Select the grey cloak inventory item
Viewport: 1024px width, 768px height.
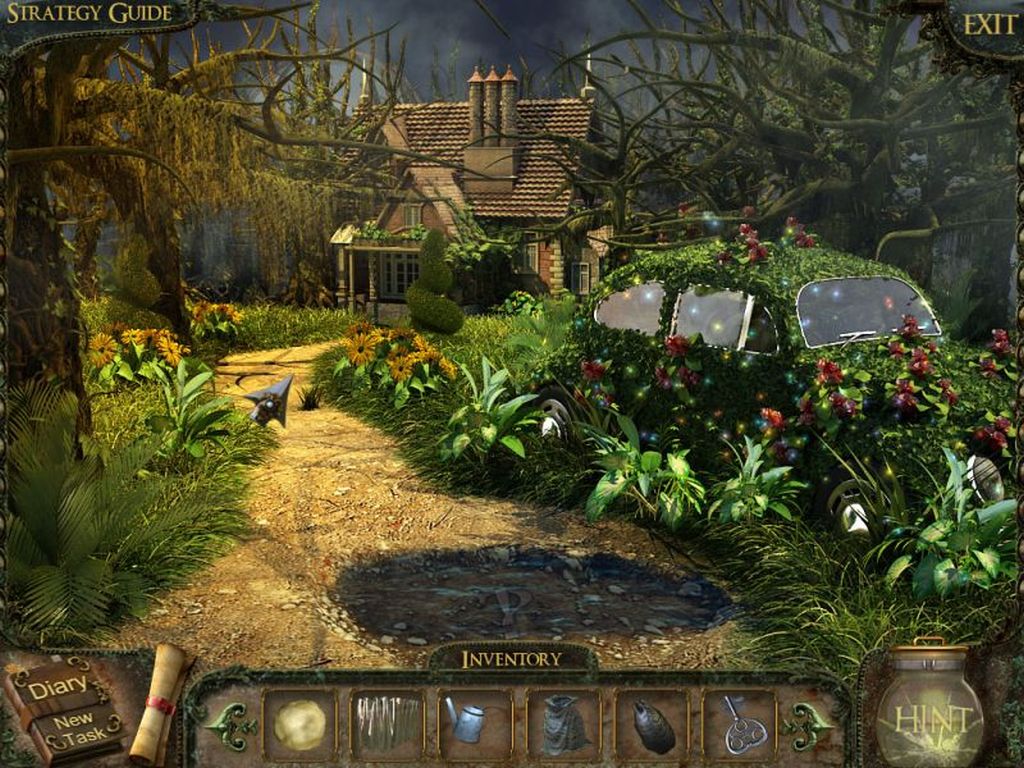(x=563, y=724)
